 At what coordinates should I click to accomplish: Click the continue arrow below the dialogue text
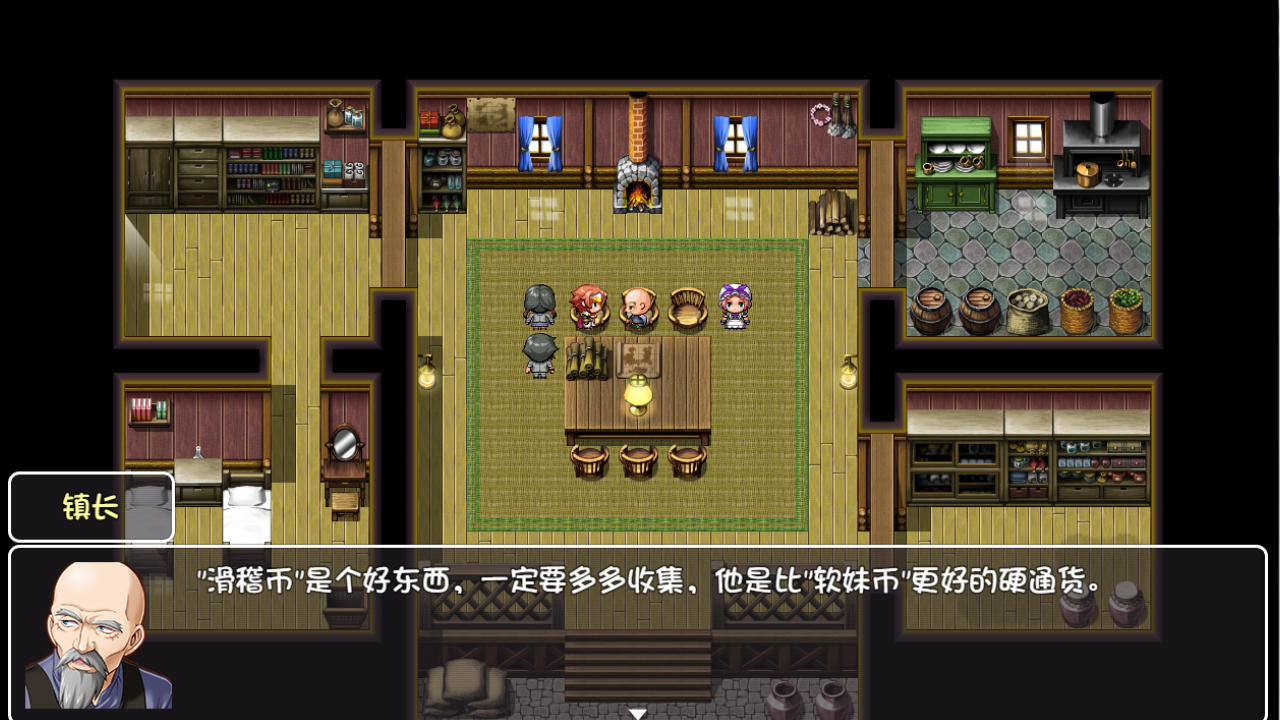[637, 712]
